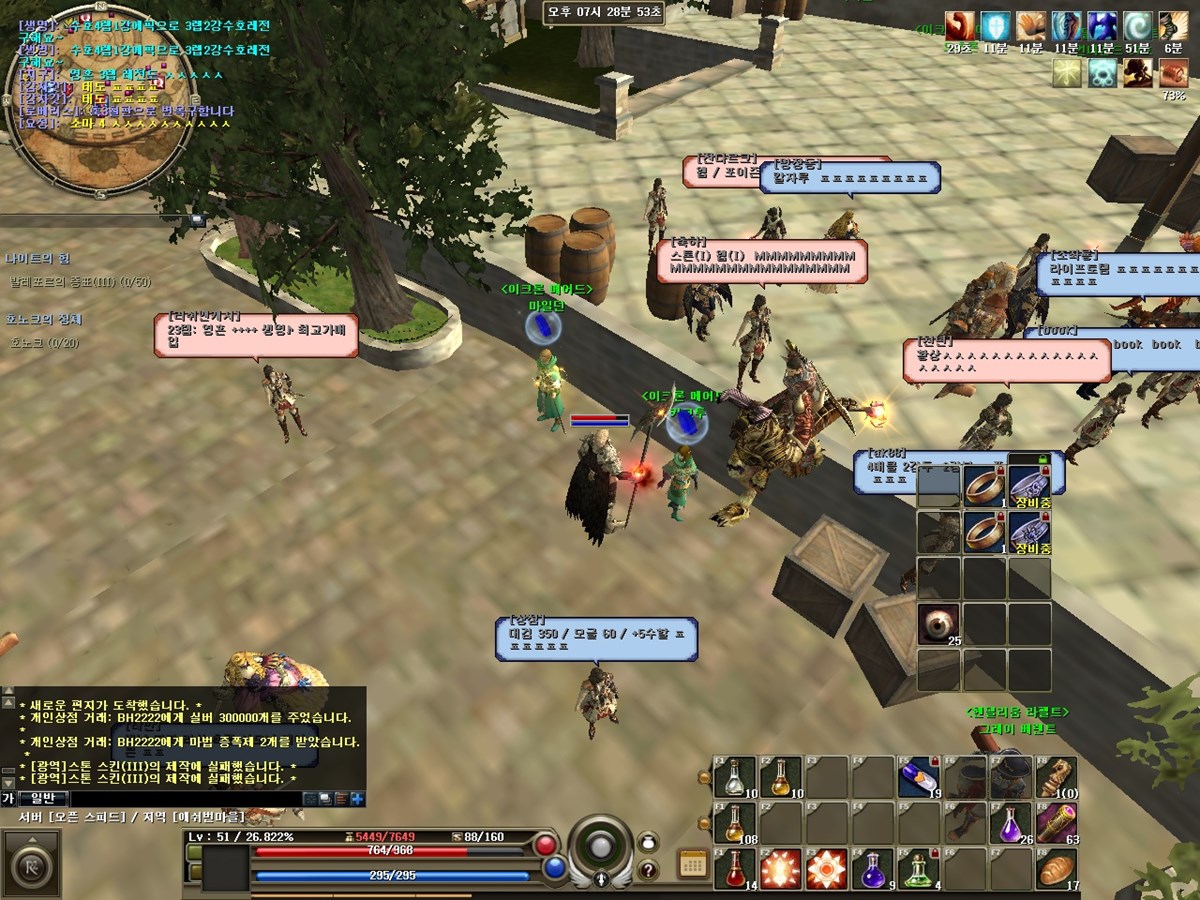
Task: Click the blue plus icon on chat bar
Action: (357, 798)
